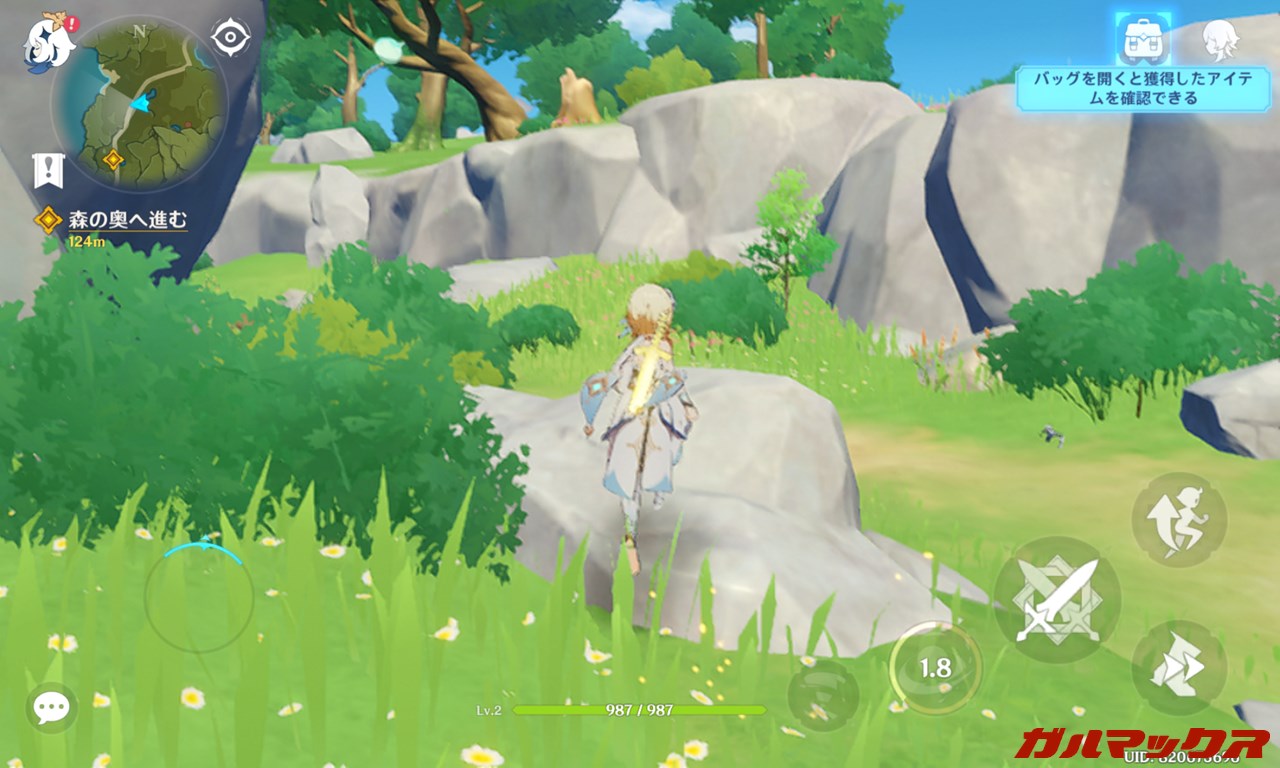Image resolution: width=1280 pixels, height=768 pixels.
Task: Open the character portrait icon
Action: (1220, 40)
